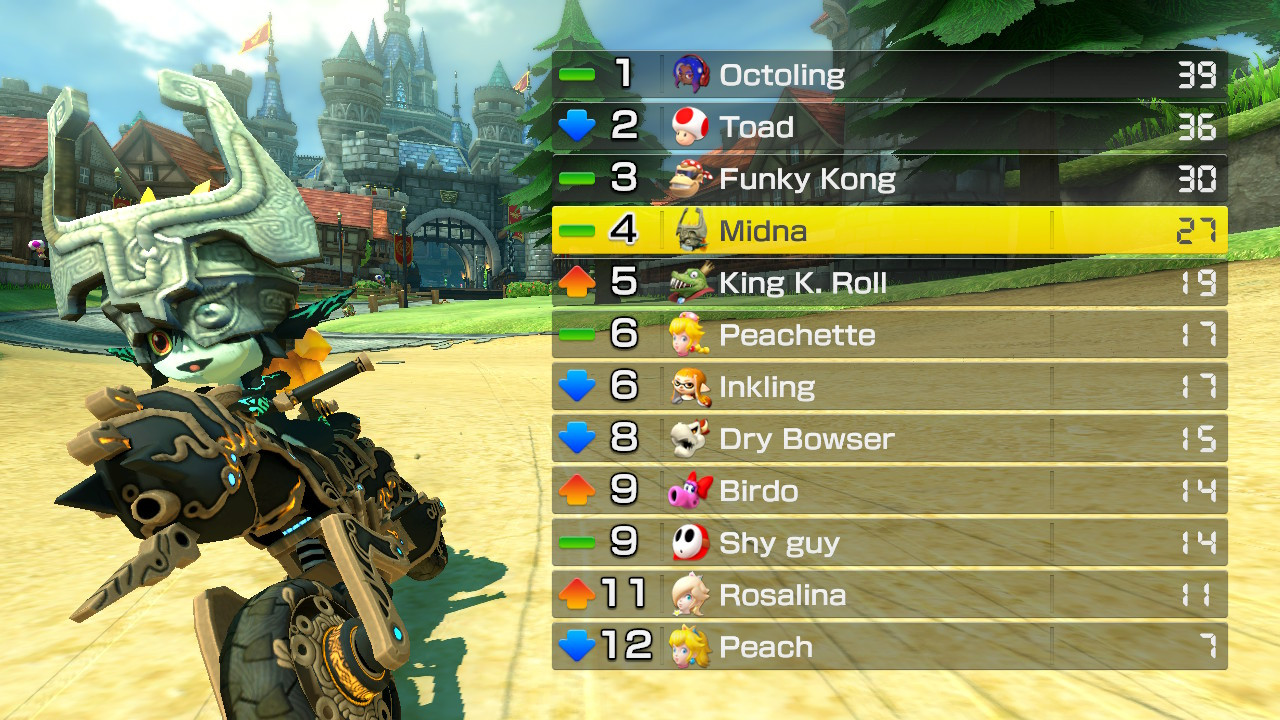Select the highlighted Midna results row
This screenshot has height=720, width=1280.
[x=890, y=230]
